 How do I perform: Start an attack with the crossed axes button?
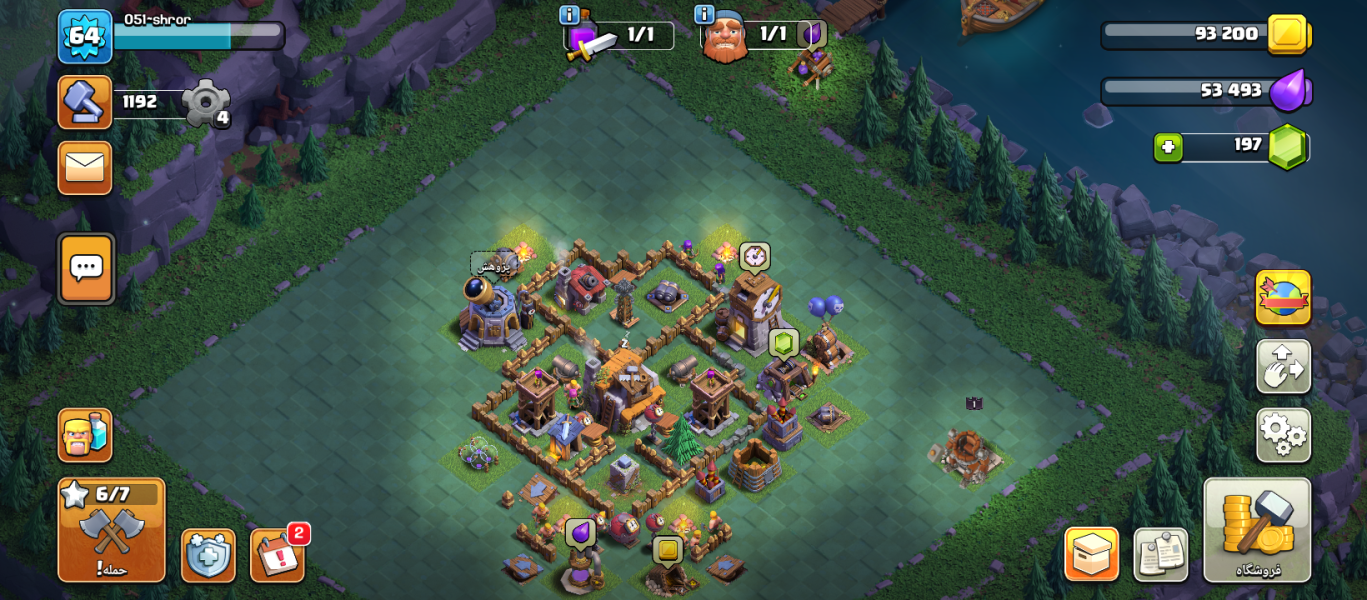pyautogui.click(x=111, y=530)
